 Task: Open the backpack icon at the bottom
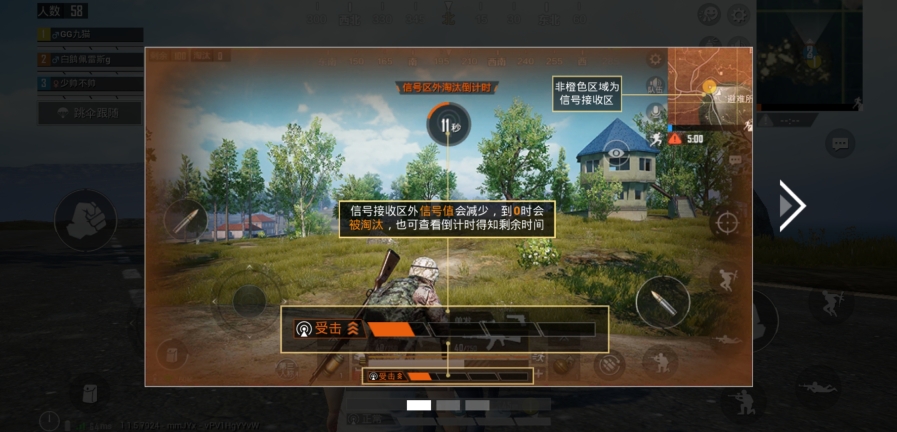pyautogui.click(x=89, y=392)
